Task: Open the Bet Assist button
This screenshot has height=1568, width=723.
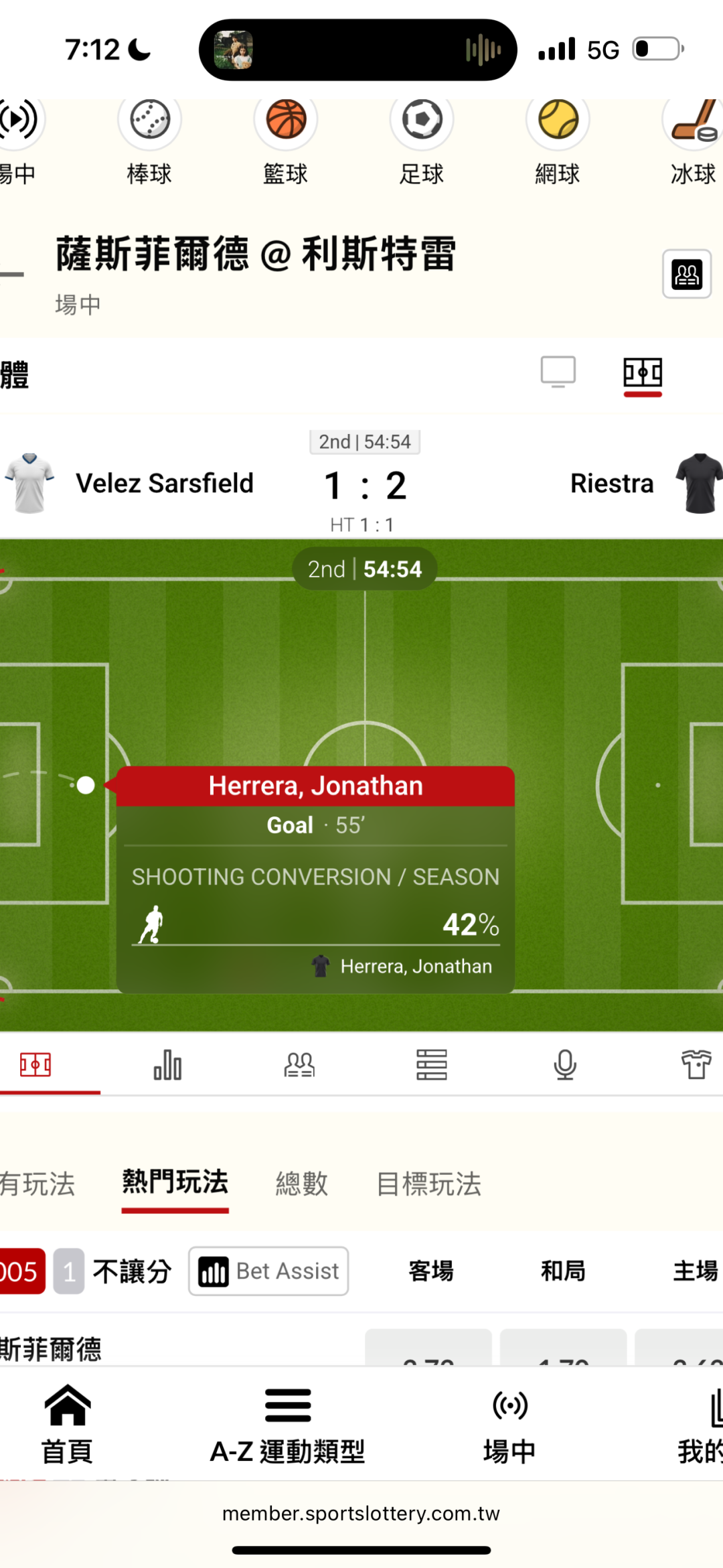Action: point(268,1271)
